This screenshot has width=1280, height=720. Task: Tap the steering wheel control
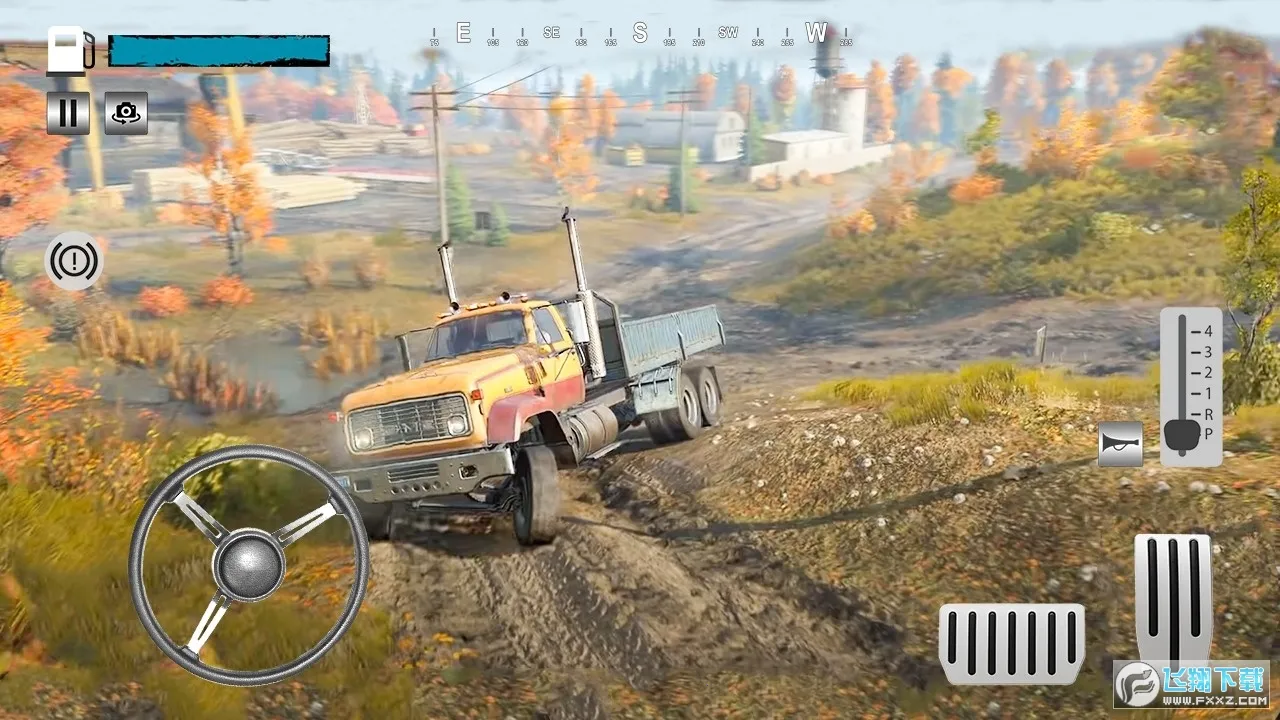(249, 565)
